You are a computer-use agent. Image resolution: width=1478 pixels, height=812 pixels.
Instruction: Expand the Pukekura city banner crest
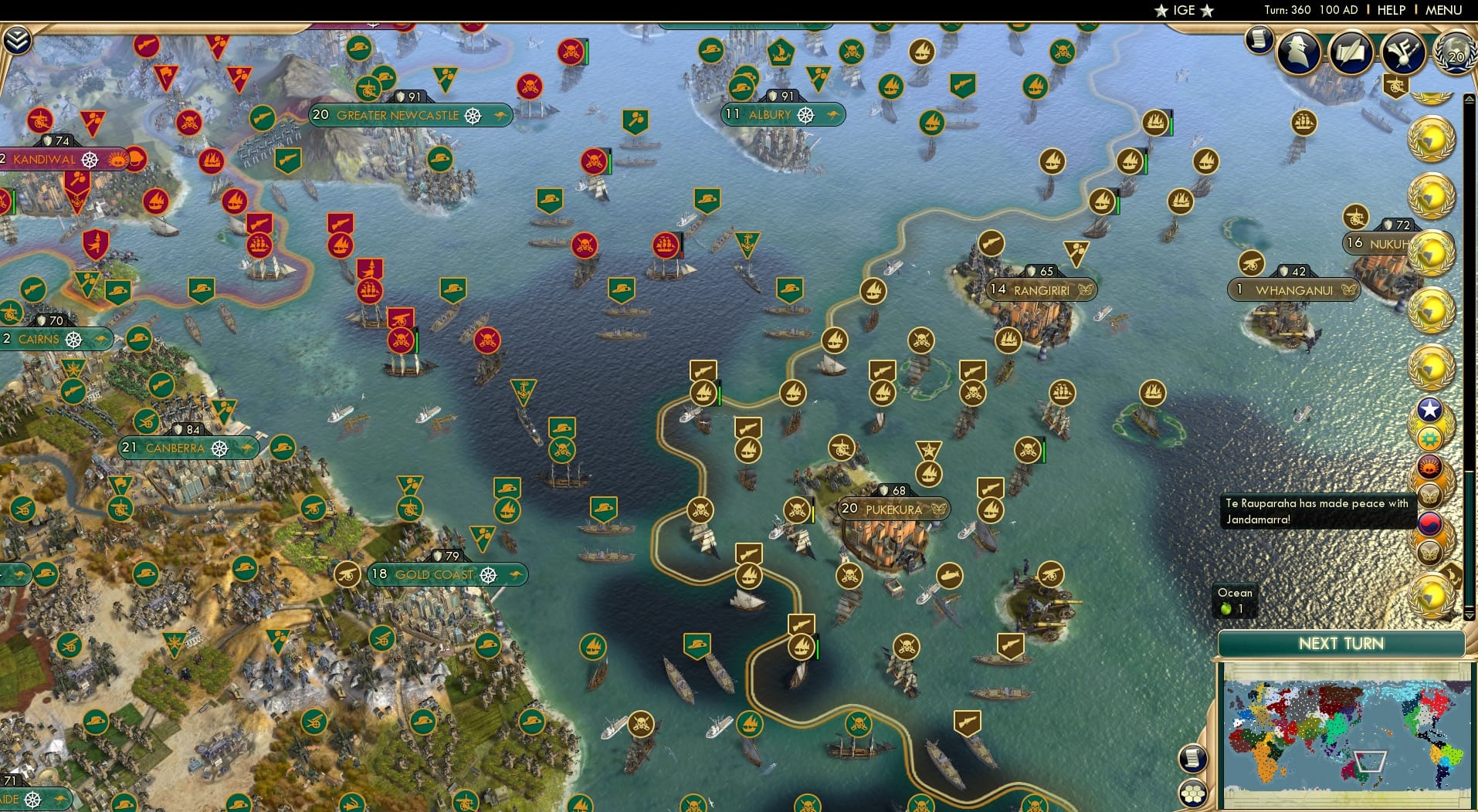pyautogui.click(x=939, y=509)
